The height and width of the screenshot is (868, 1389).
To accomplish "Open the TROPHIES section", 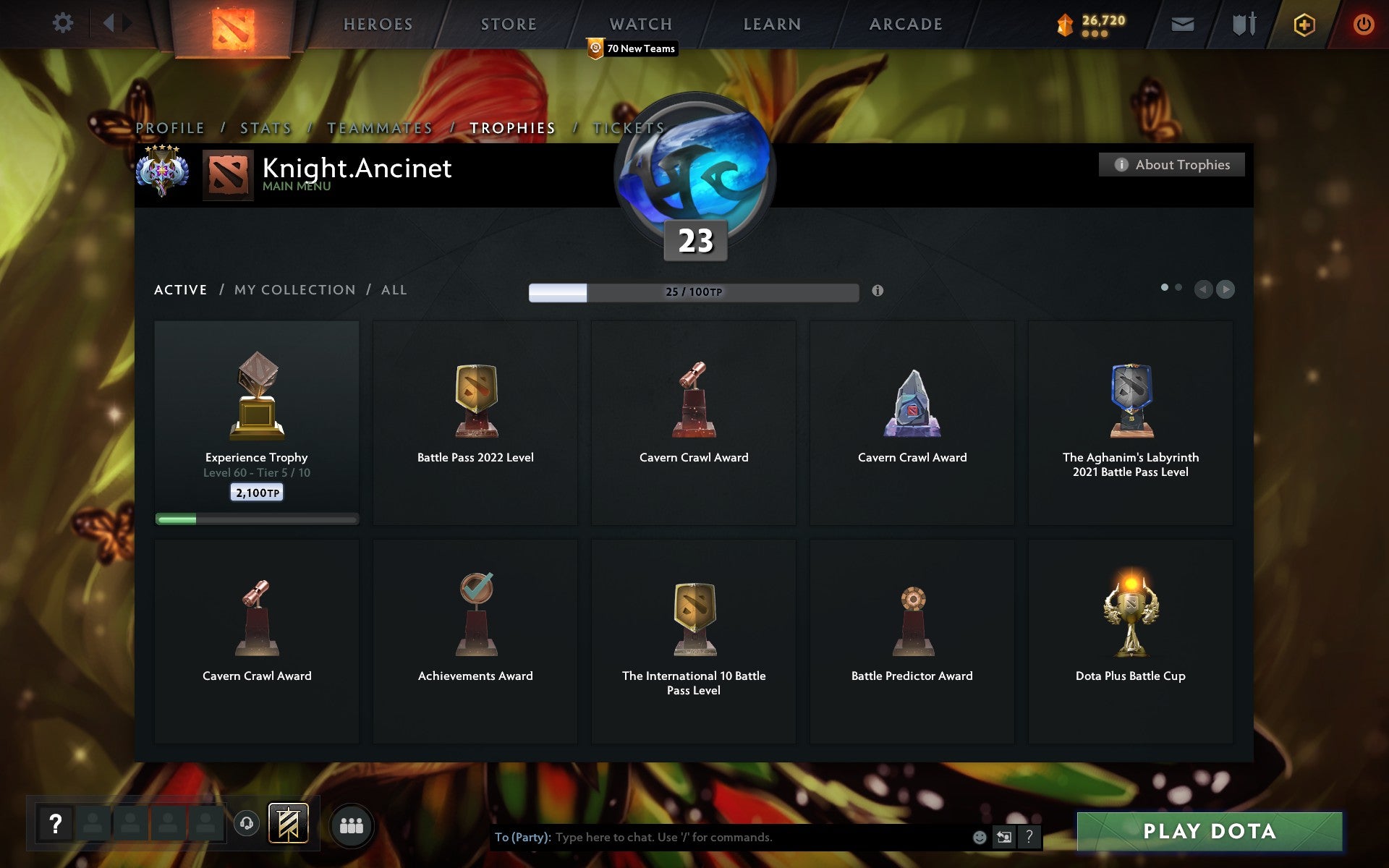I will pos(513,127).
